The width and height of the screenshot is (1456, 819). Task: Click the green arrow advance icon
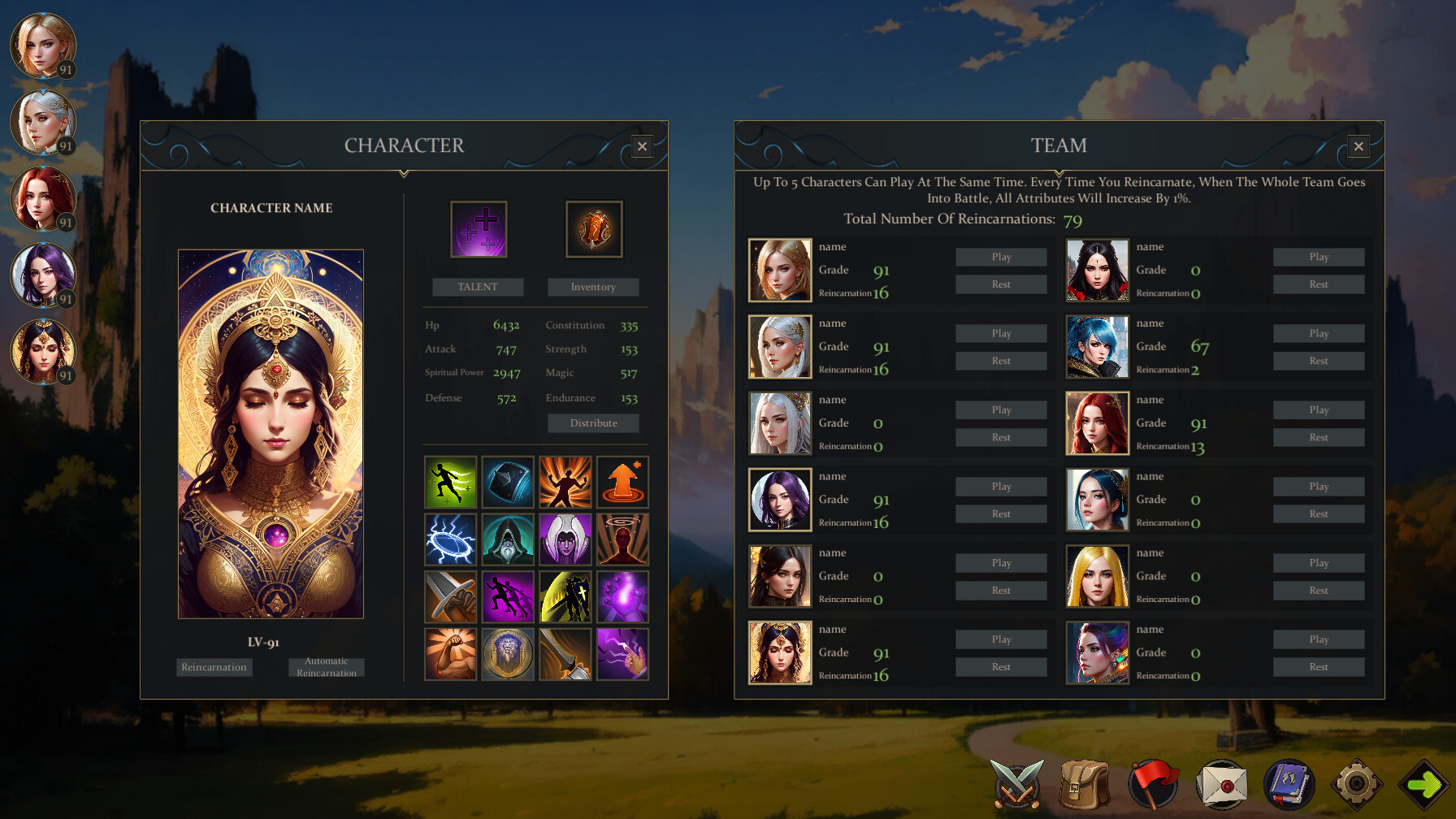pyautogui.click(x=1424, y=782)
